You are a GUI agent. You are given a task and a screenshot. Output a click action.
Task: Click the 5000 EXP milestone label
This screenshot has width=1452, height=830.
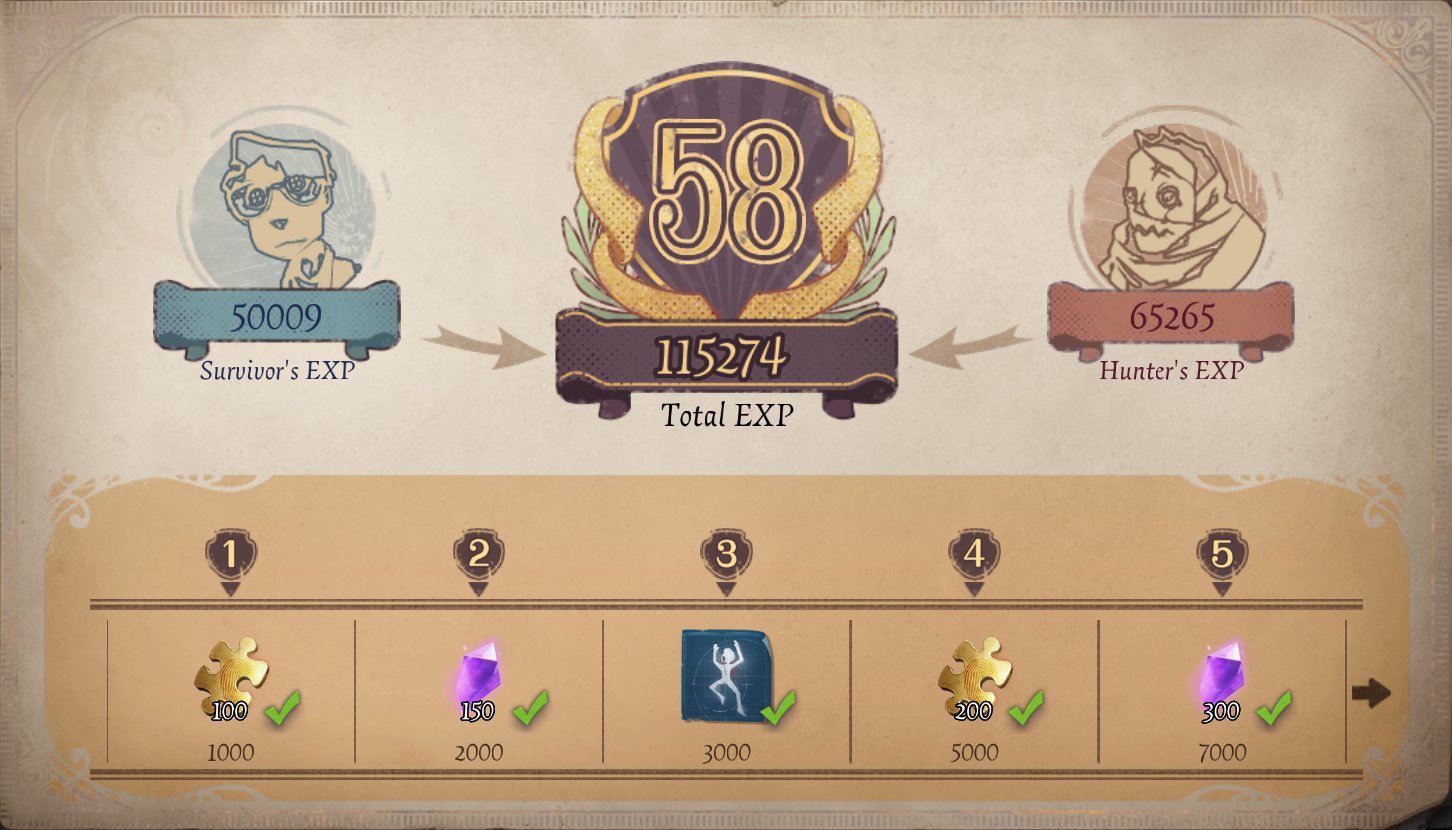point(975,752)
